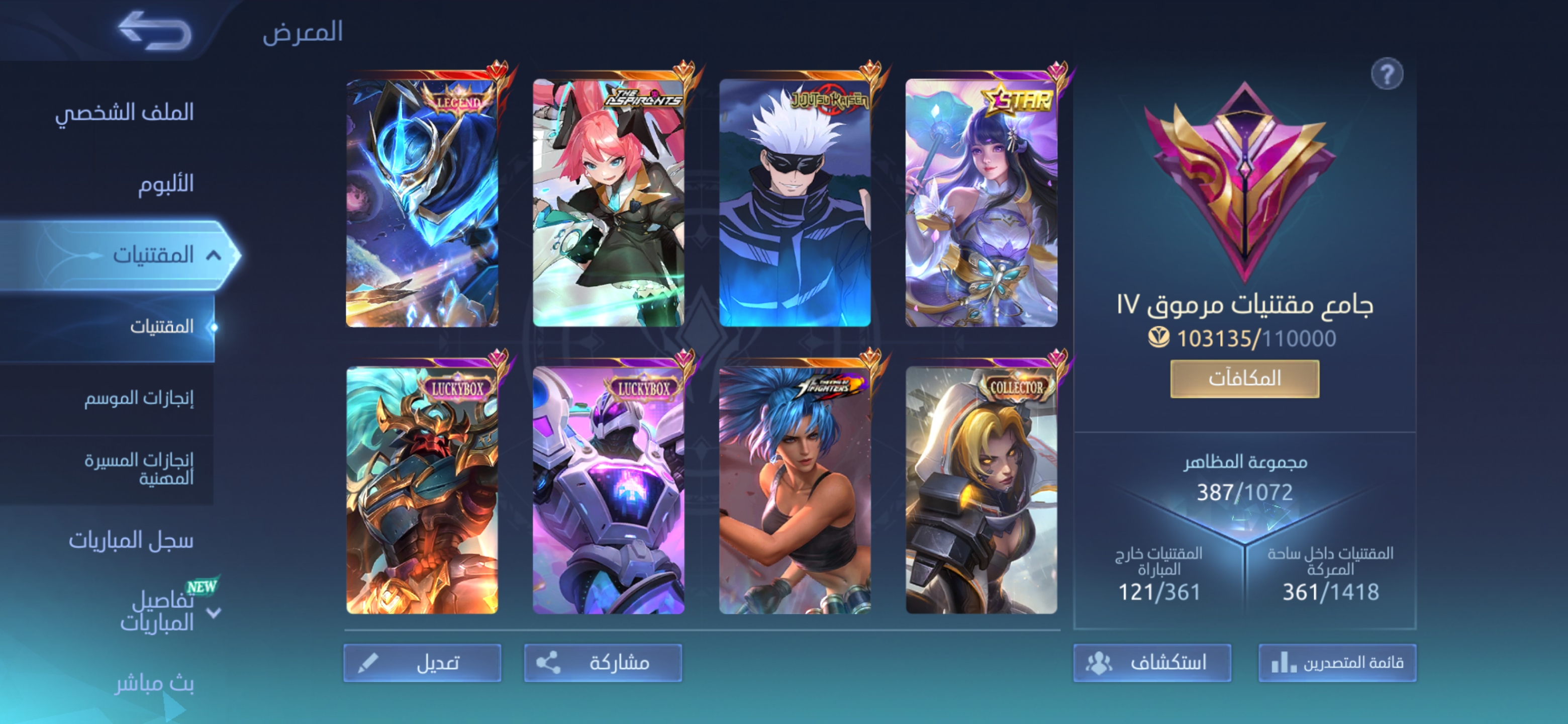1568x724 pixels.
Task: Choose the Collector skin card
Action: coord(981,490)
